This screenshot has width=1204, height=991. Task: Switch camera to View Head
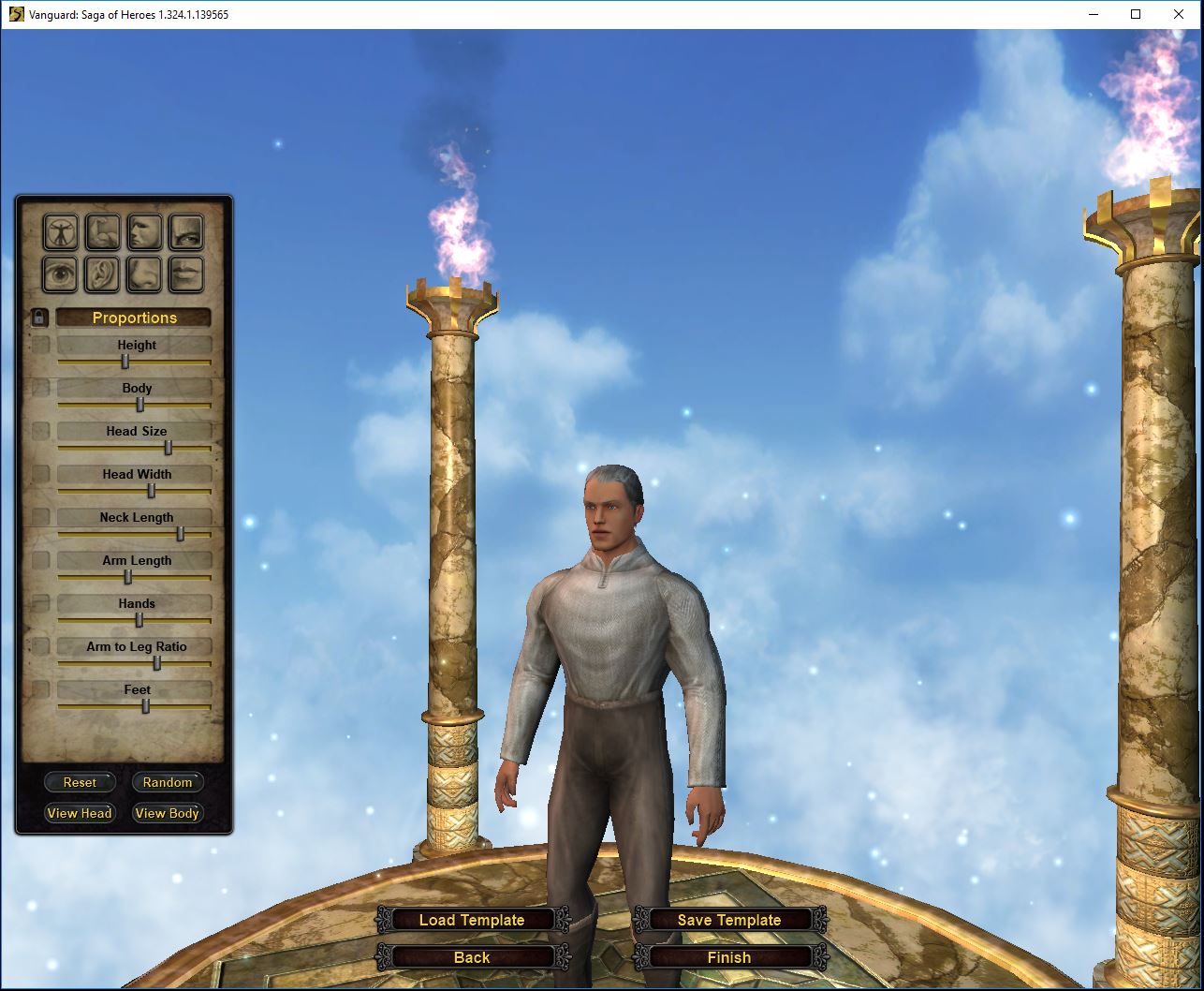pyautogui.click(x=80, y=813)
